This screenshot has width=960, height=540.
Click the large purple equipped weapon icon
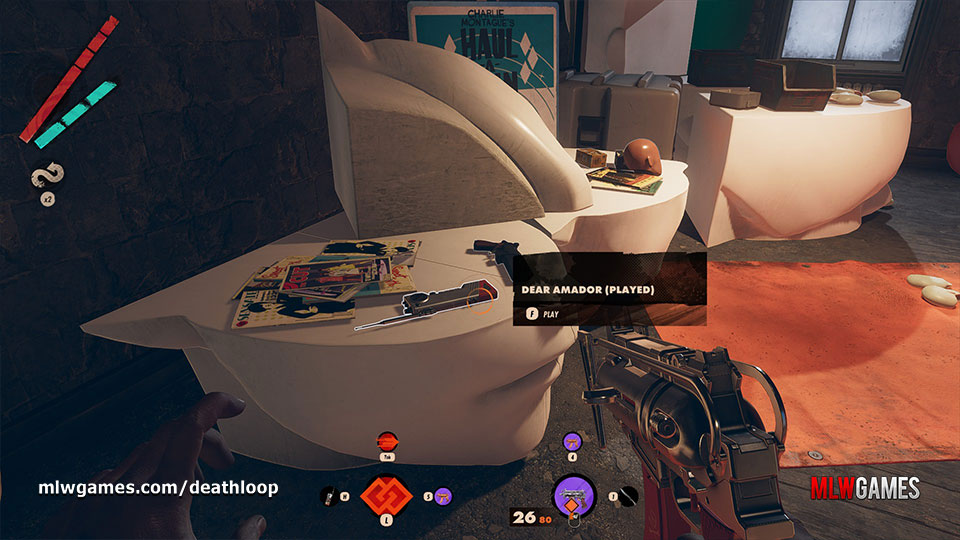(574, 494)
